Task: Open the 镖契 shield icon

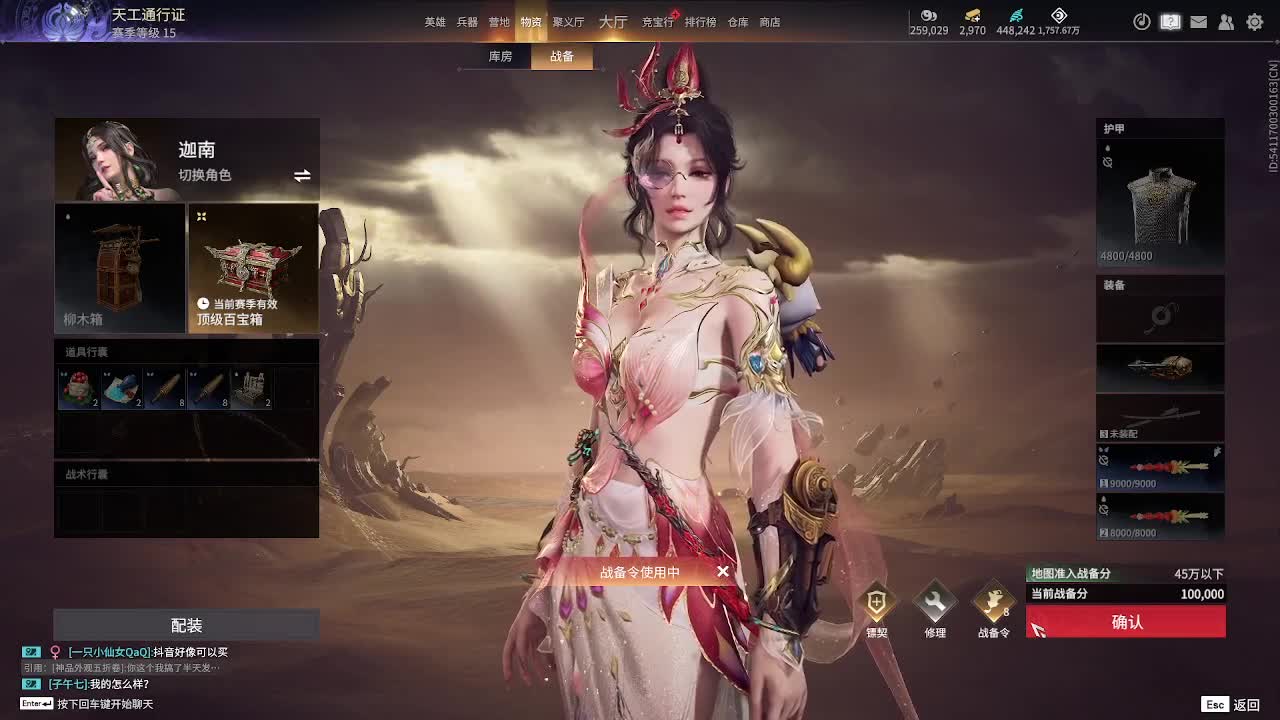Action: (x=876, y=603)
